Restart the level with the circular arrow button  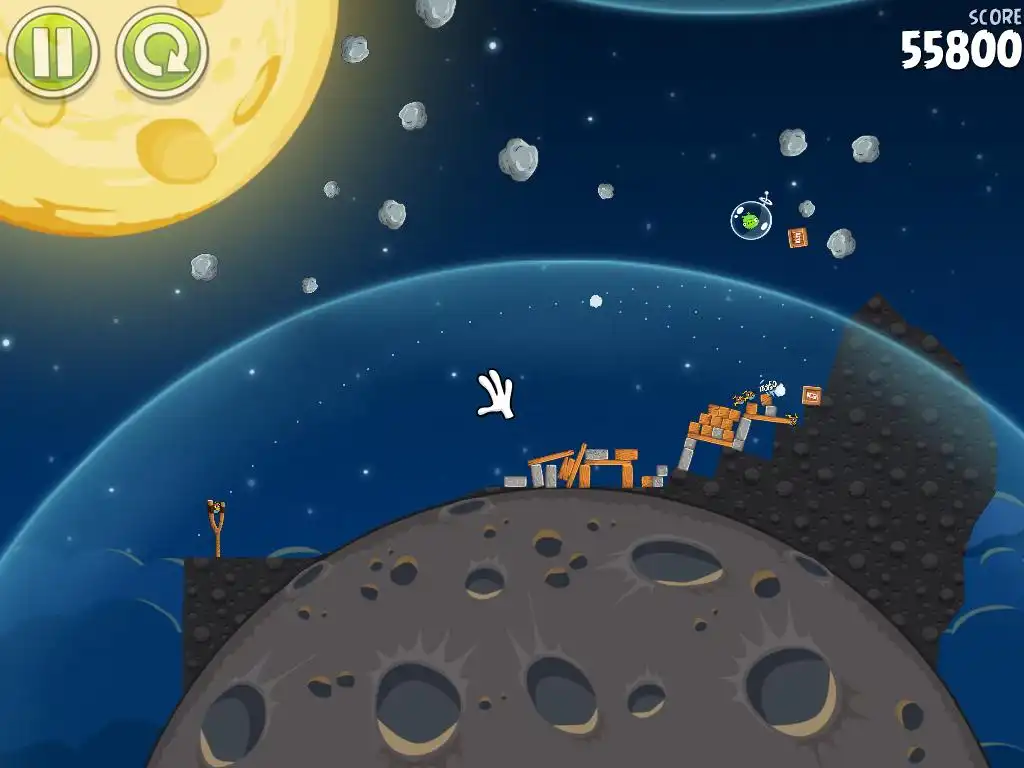click(x=161, y=50)
